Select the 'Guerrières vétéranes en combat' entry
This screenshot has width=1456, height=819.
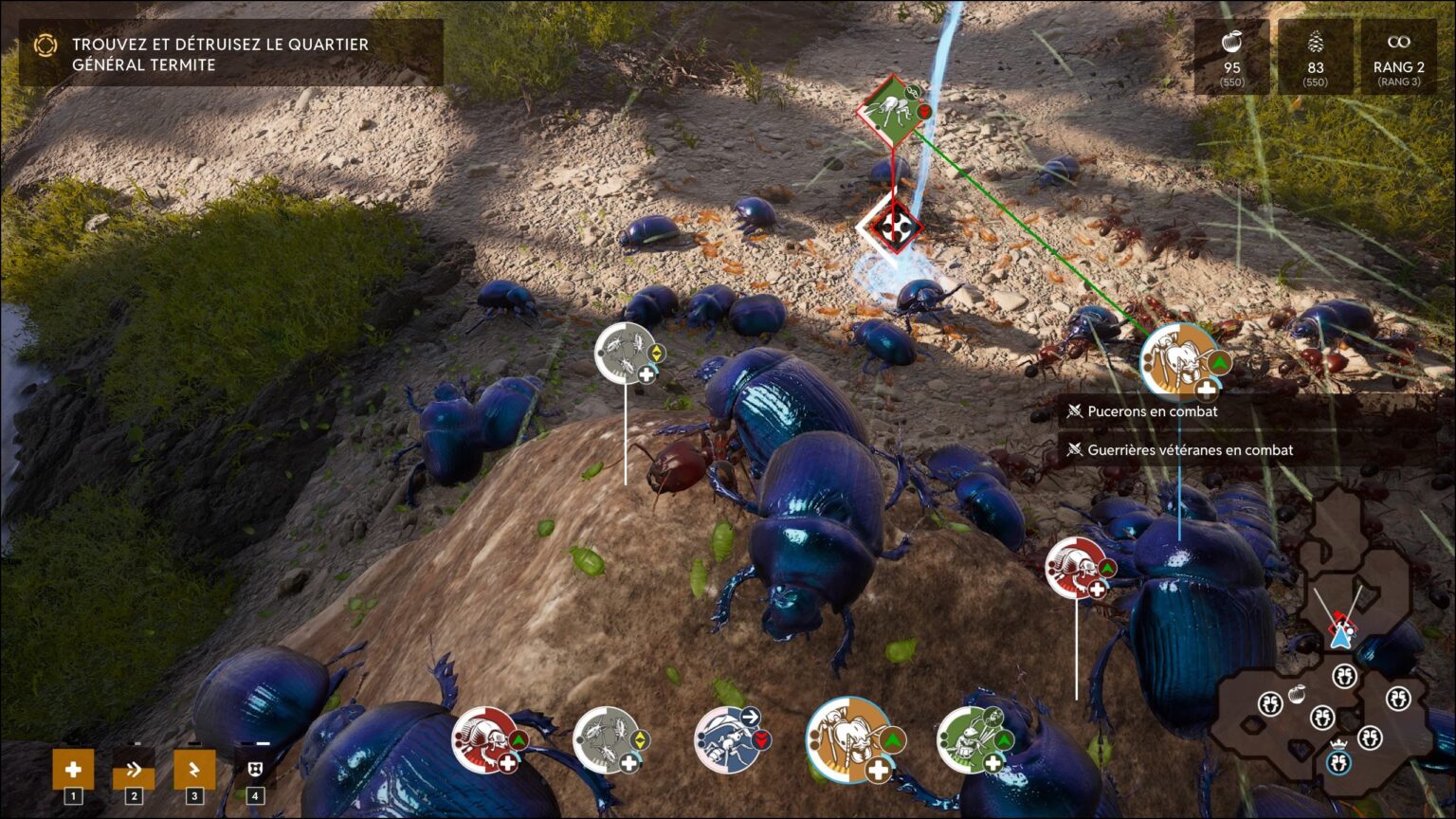[x=1192, y=450]
